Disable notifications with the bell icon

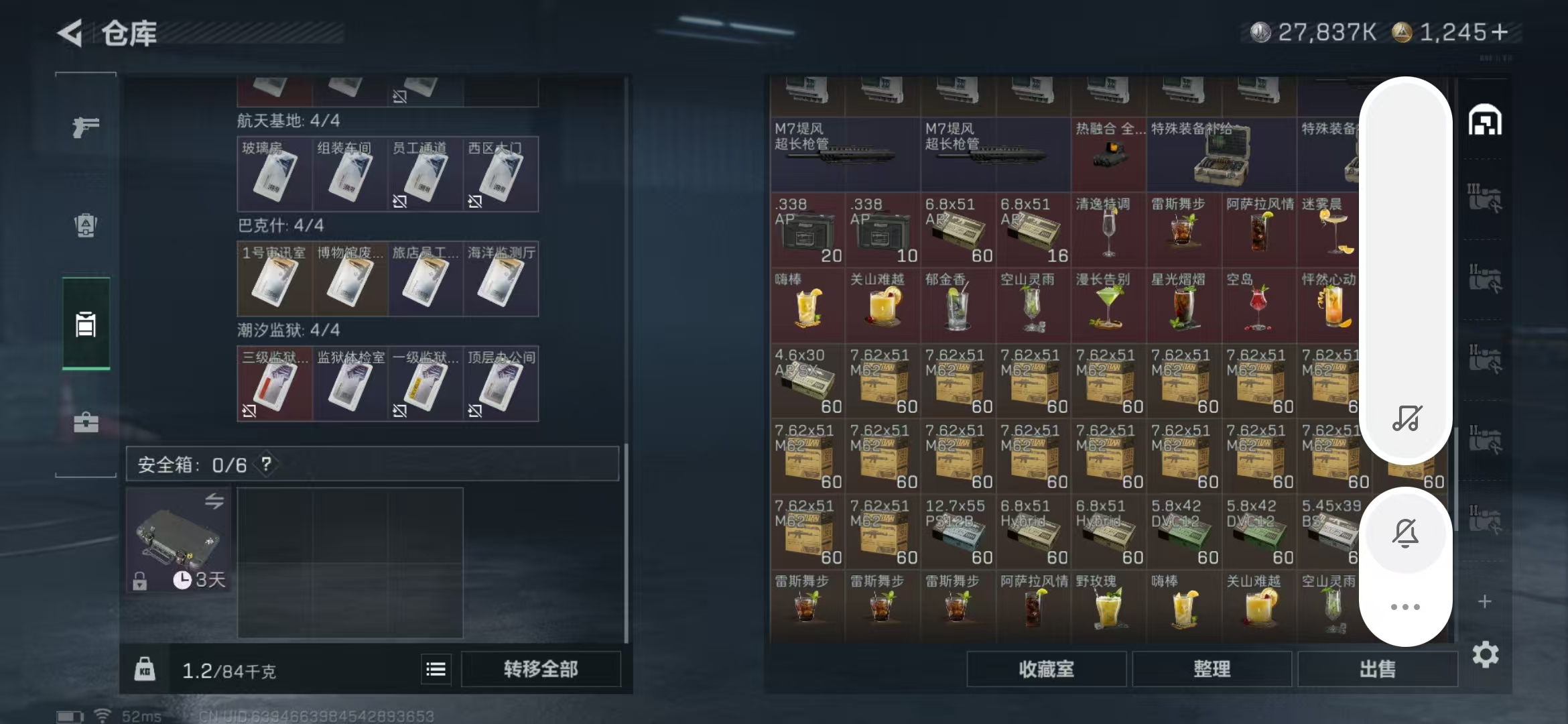1405,532
